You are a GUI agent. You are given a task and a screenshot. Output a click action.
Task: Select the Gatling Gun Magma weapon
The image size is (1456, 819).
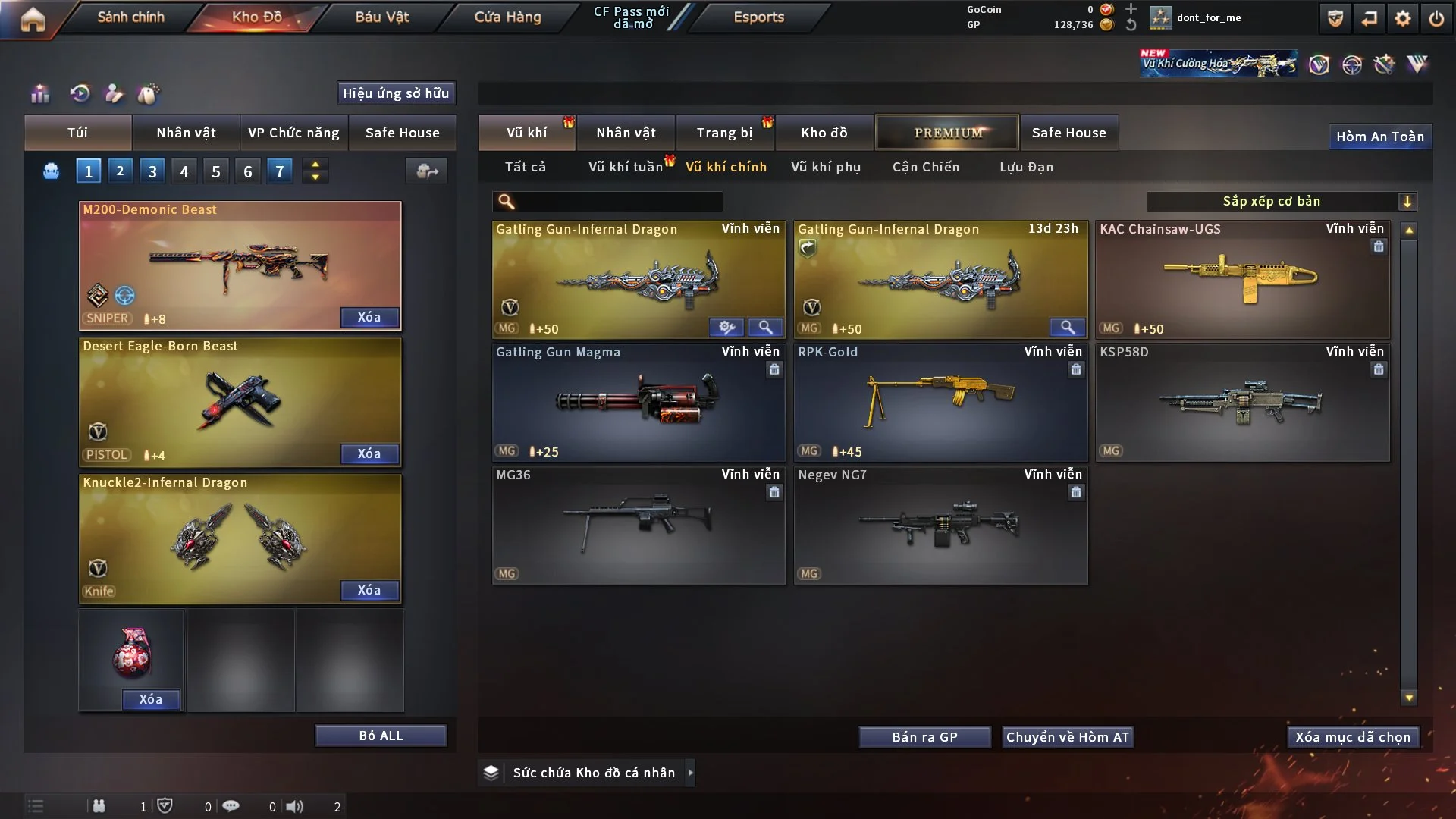pyautogui.click(x=639, y=402)
